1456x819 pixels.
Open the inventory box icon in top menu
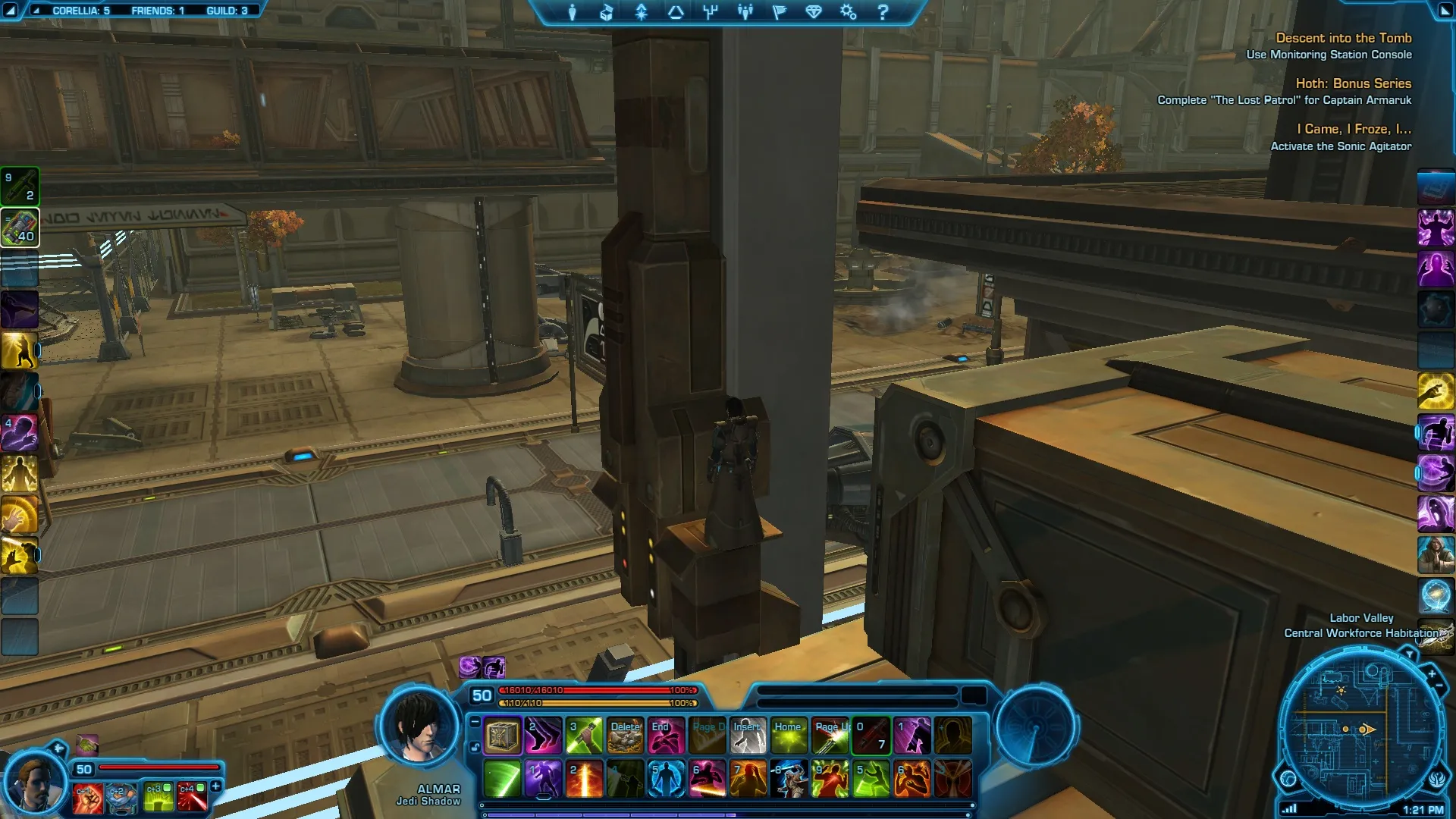[x=607, y=12]
